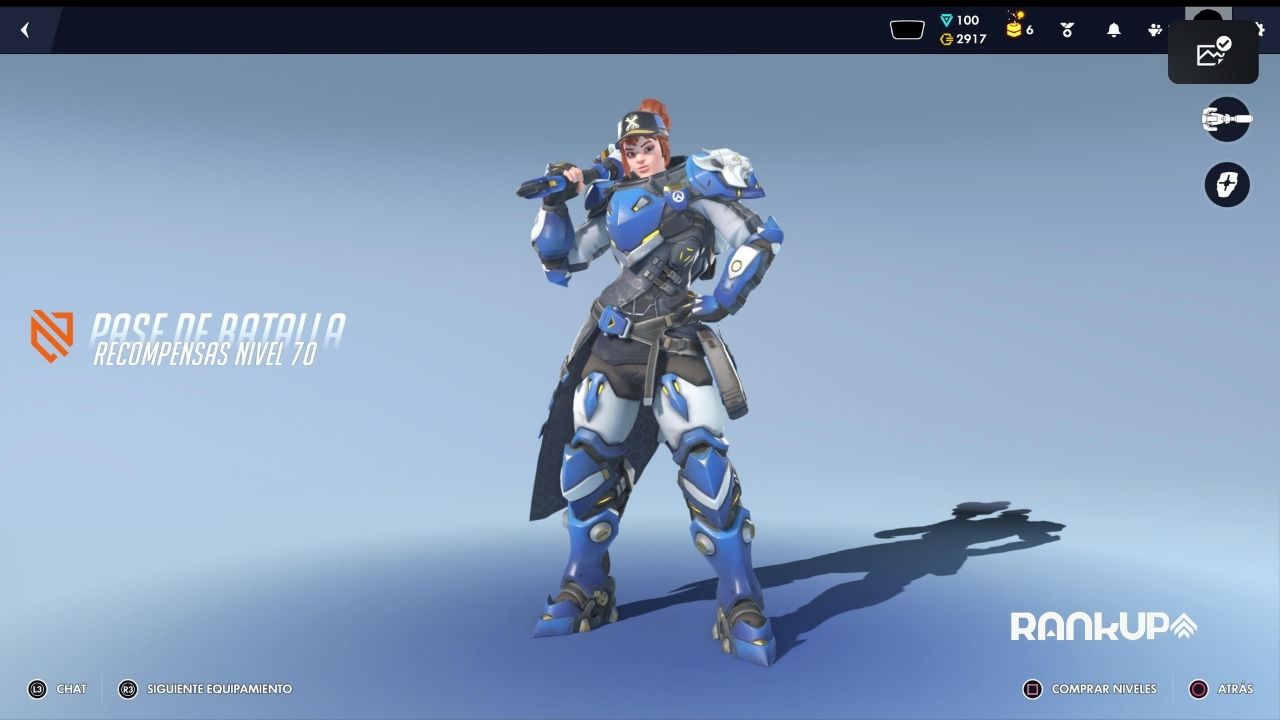This screenshot has width=1280, height=720.
Task: View the weapon preview circular button
Action: [1227, 120]
